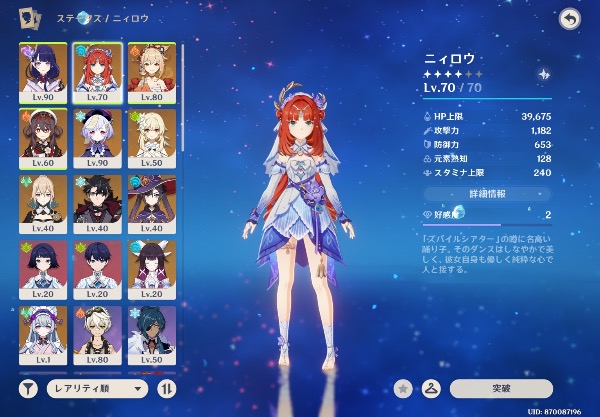Click the back arrow button
This screenshot has height=417, width=600.
(570, 19)
